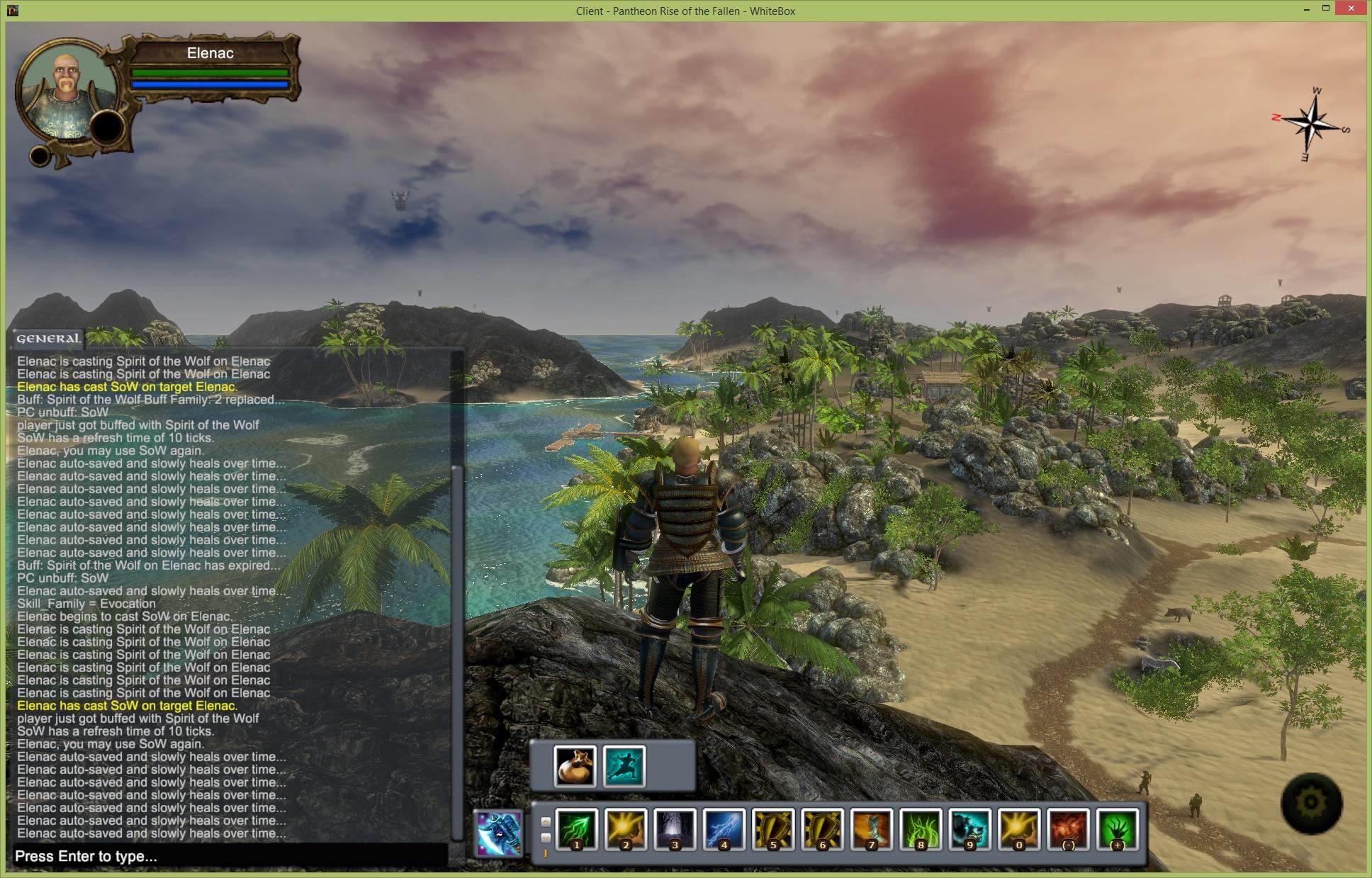Activate the green claw hand ability
The width and height of the screenshot is (1372, 878).
click(1118, 829)
